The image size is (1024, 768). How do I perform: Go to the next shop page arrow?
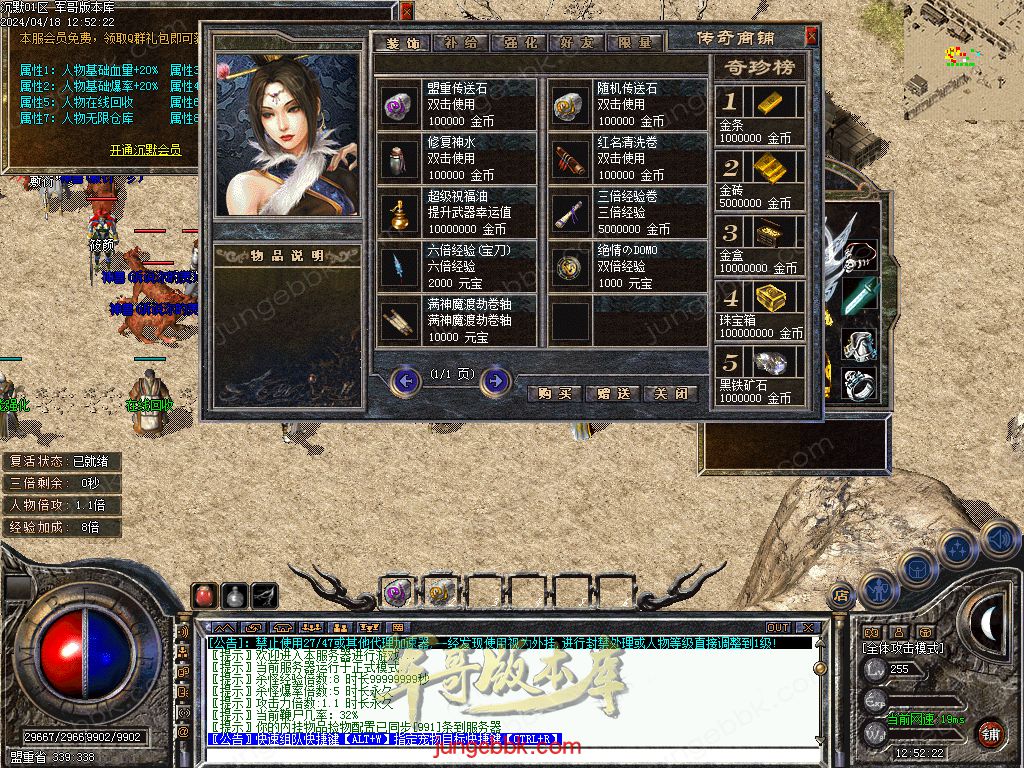[x=495, y=381]
